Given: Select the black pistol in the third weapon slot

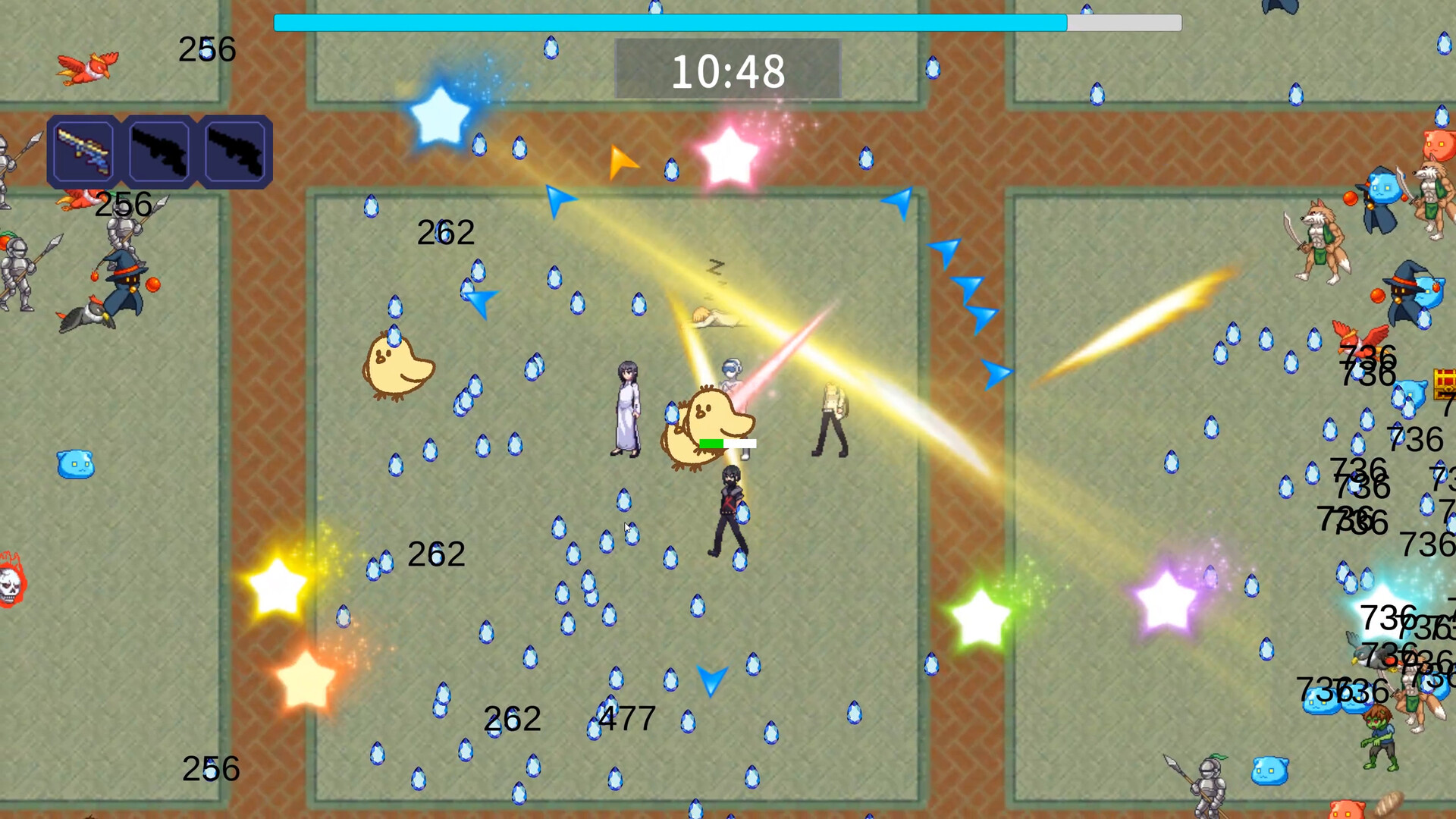Looking at the screenshot, I should [x=236, y=149].
